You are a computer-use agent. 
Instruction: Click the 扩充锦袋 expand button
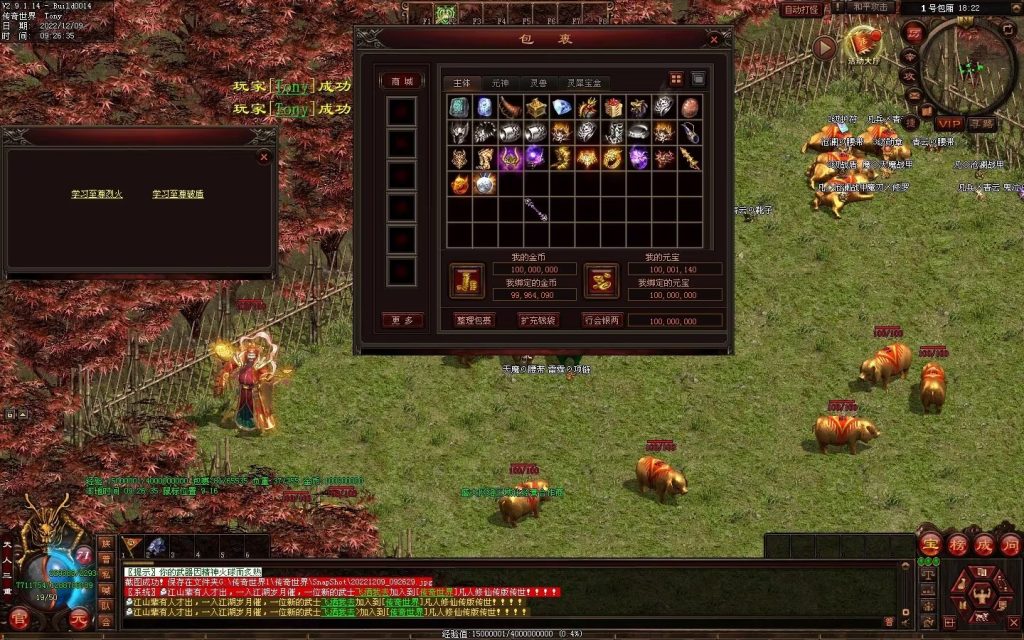pyautogui.click(x=538, y=320)
